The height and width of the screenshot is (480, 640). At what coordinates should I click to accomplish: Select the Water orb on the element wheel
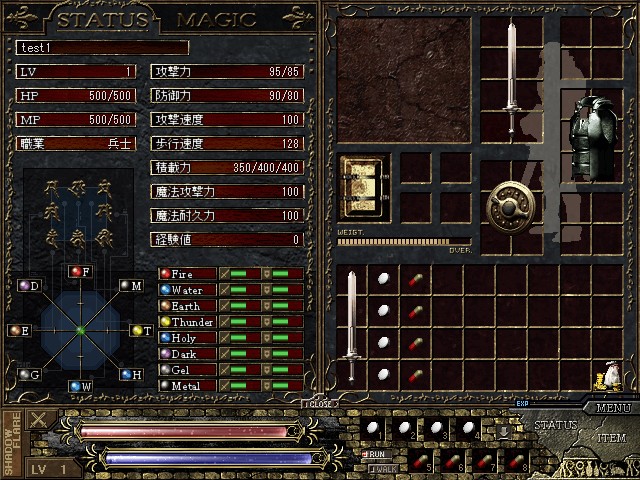coord(75,386)
